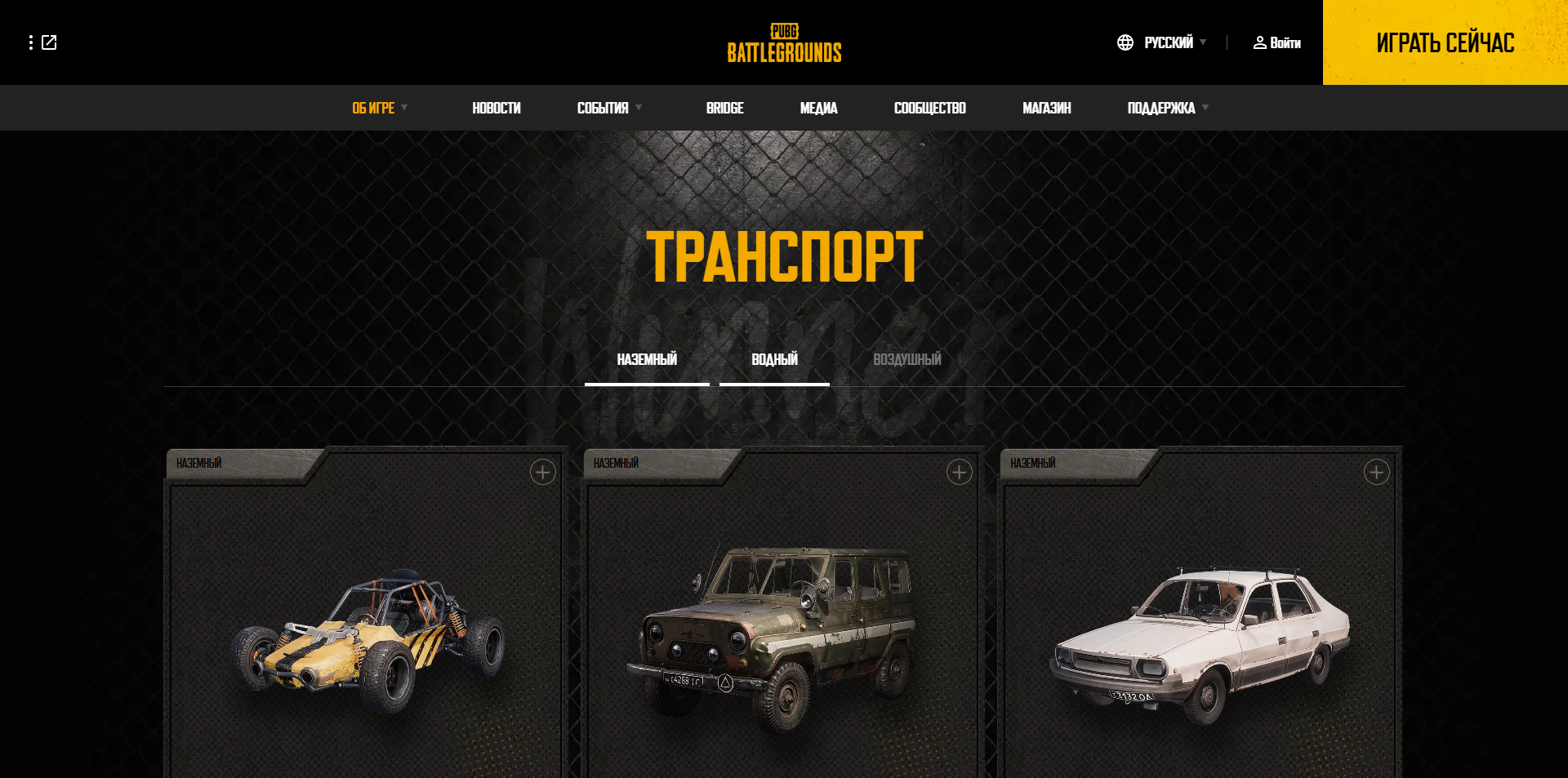The width and height of the screenshot is (1568, 778).
Task: Click the ИГРАТЬ СЕЙЧАС button
Action: [x=1445, y=42]
